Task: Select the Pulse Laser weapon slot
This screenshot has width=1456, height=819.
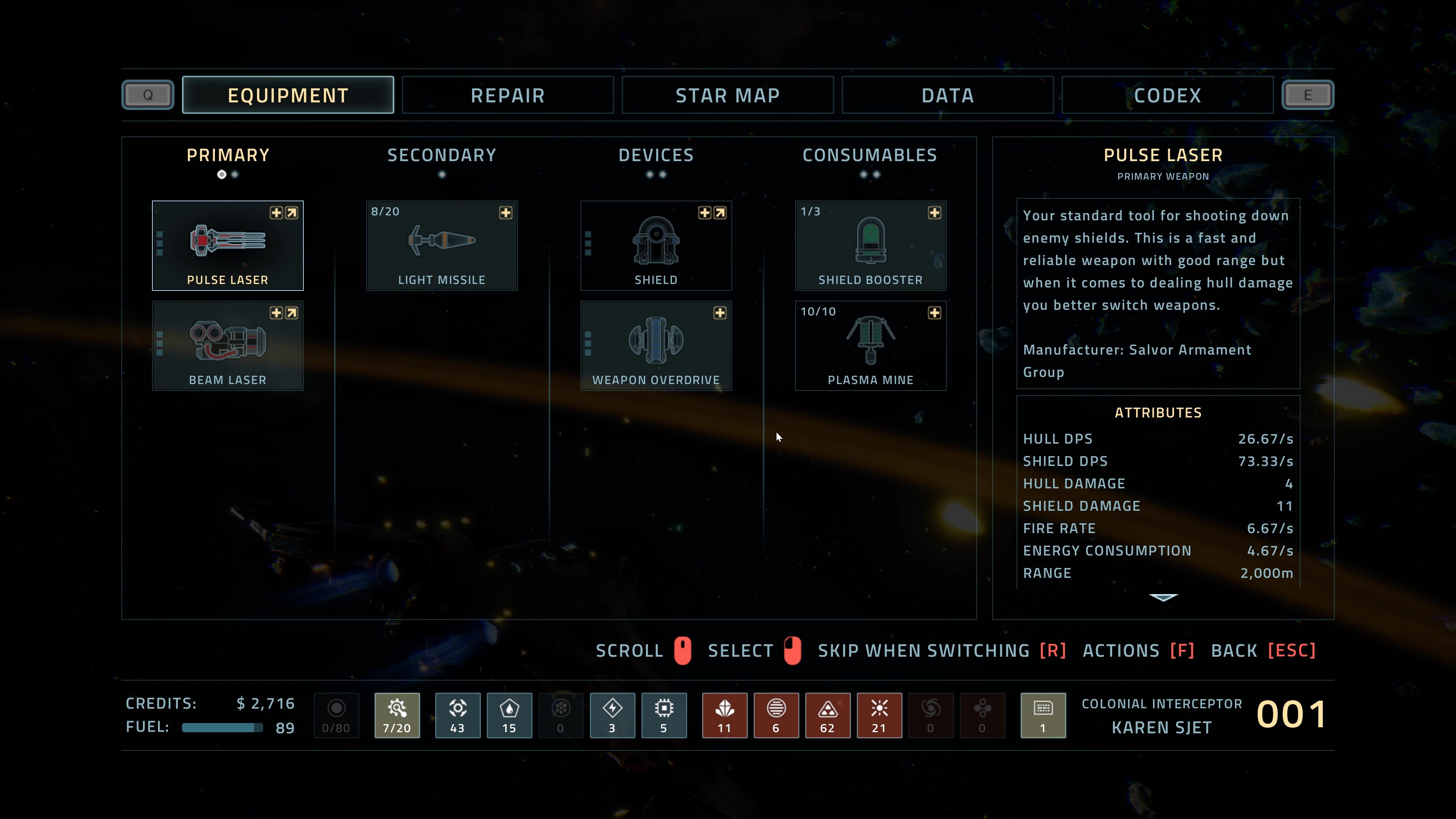Action: click(x=227, y=245)
